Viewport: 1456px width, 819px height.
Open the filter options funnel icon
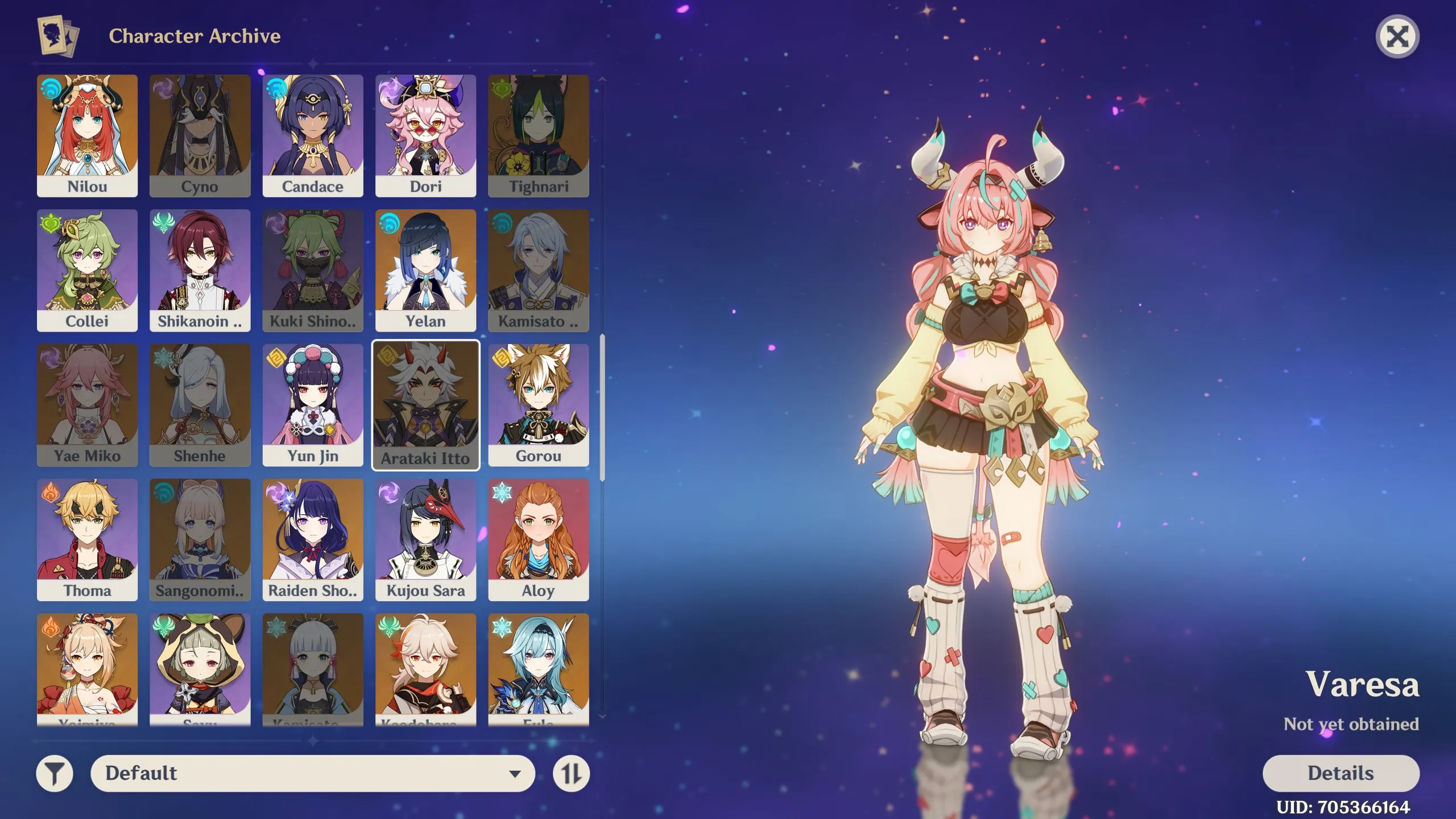click(x=55, y=773)
